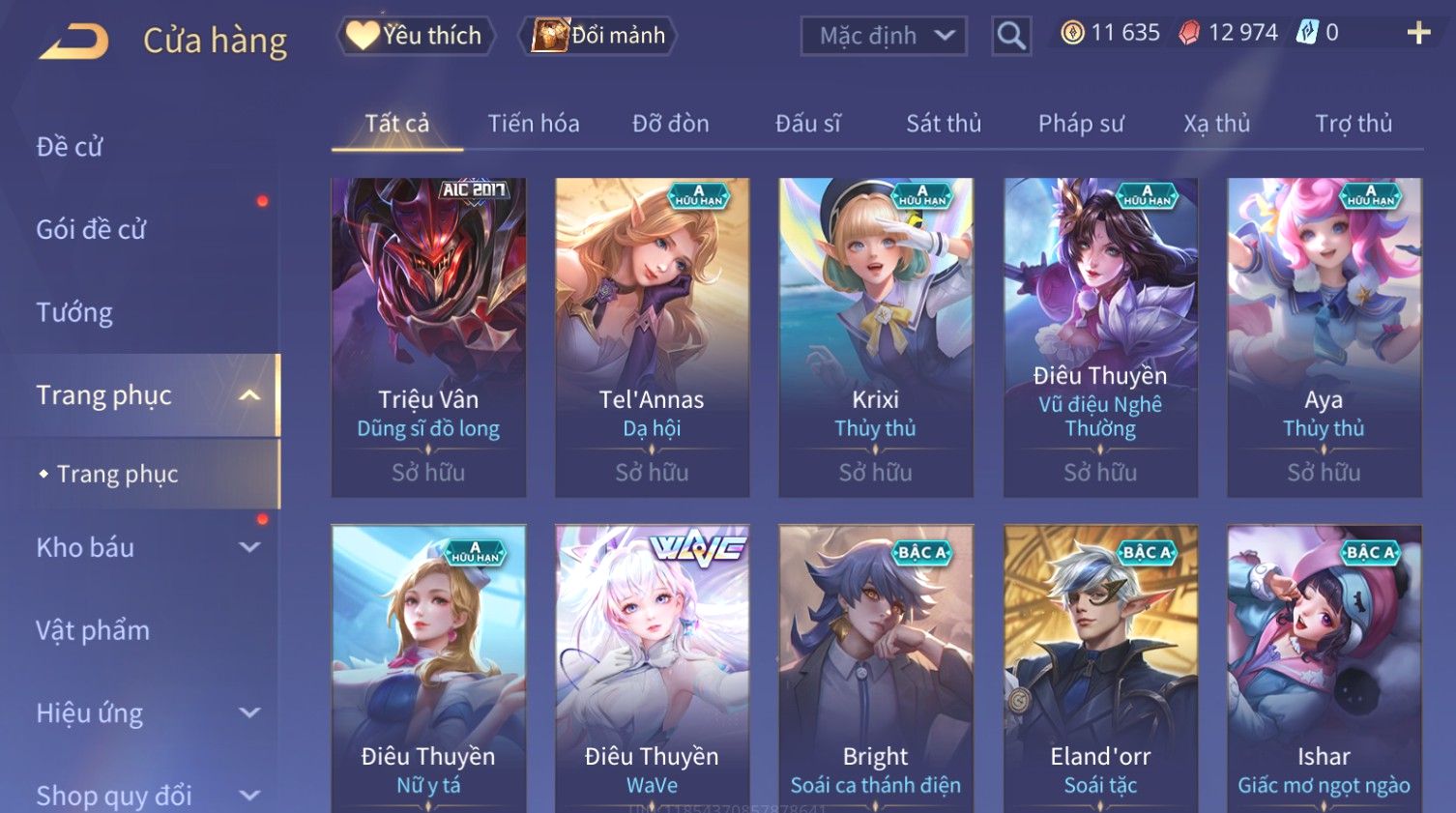The image size is (1456, 813).
Task: Show the Sát thủ skin category
Action: pos(944,124)
